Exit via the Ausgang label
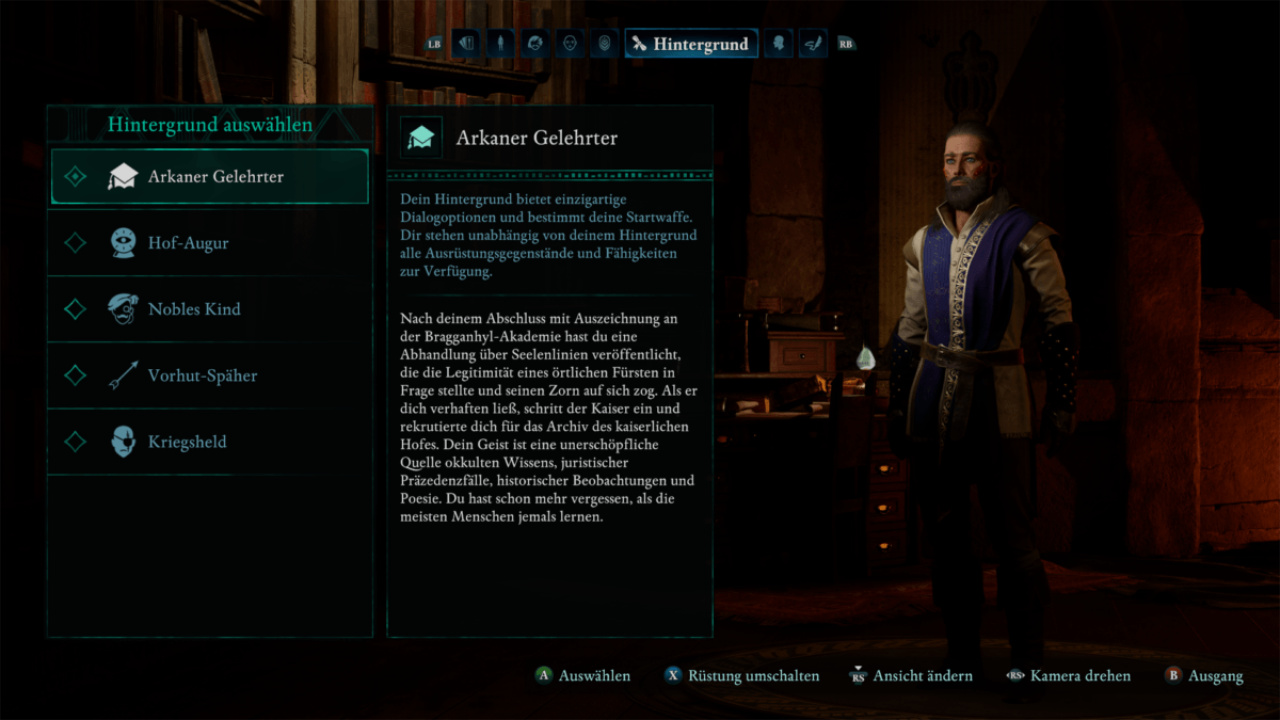This screenshot has width=1280, height=720. 1215,676
